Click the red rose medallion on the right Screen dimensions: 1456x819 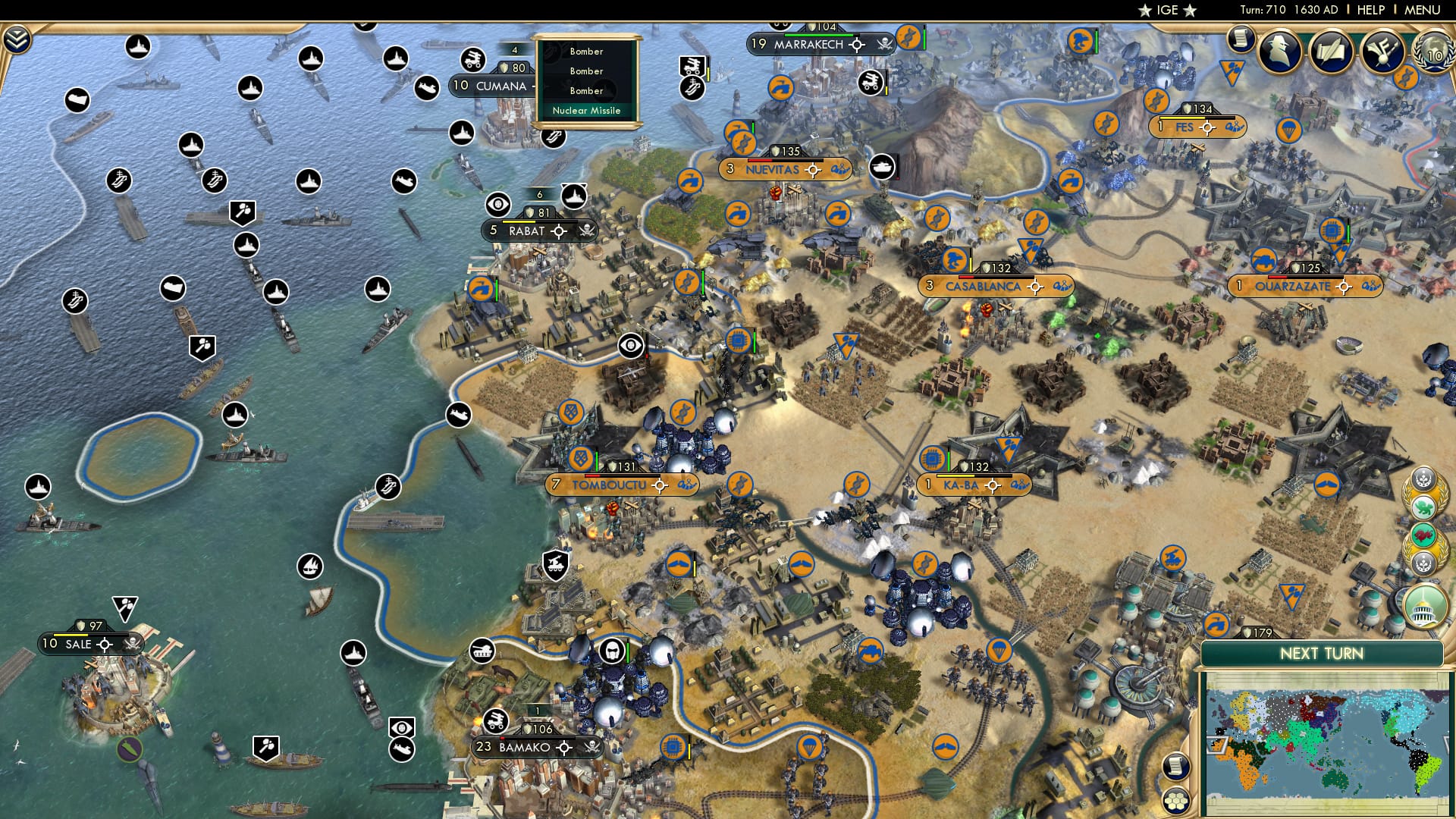coord(1423,535)
